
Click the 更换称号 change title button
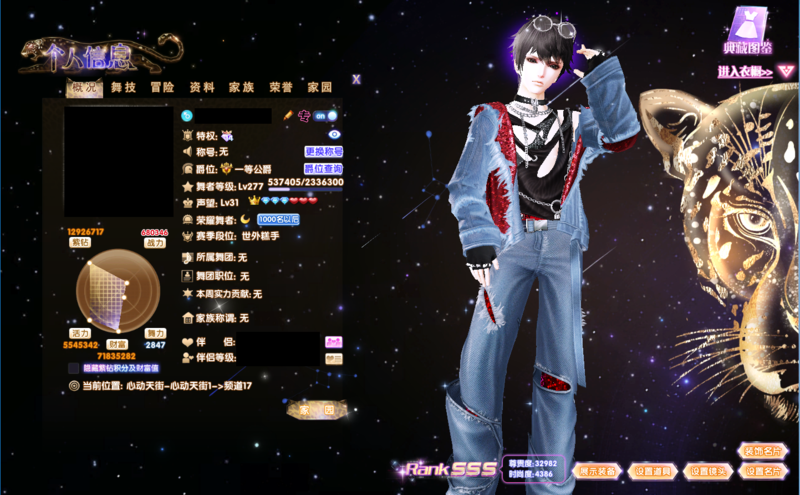(324, 152)
